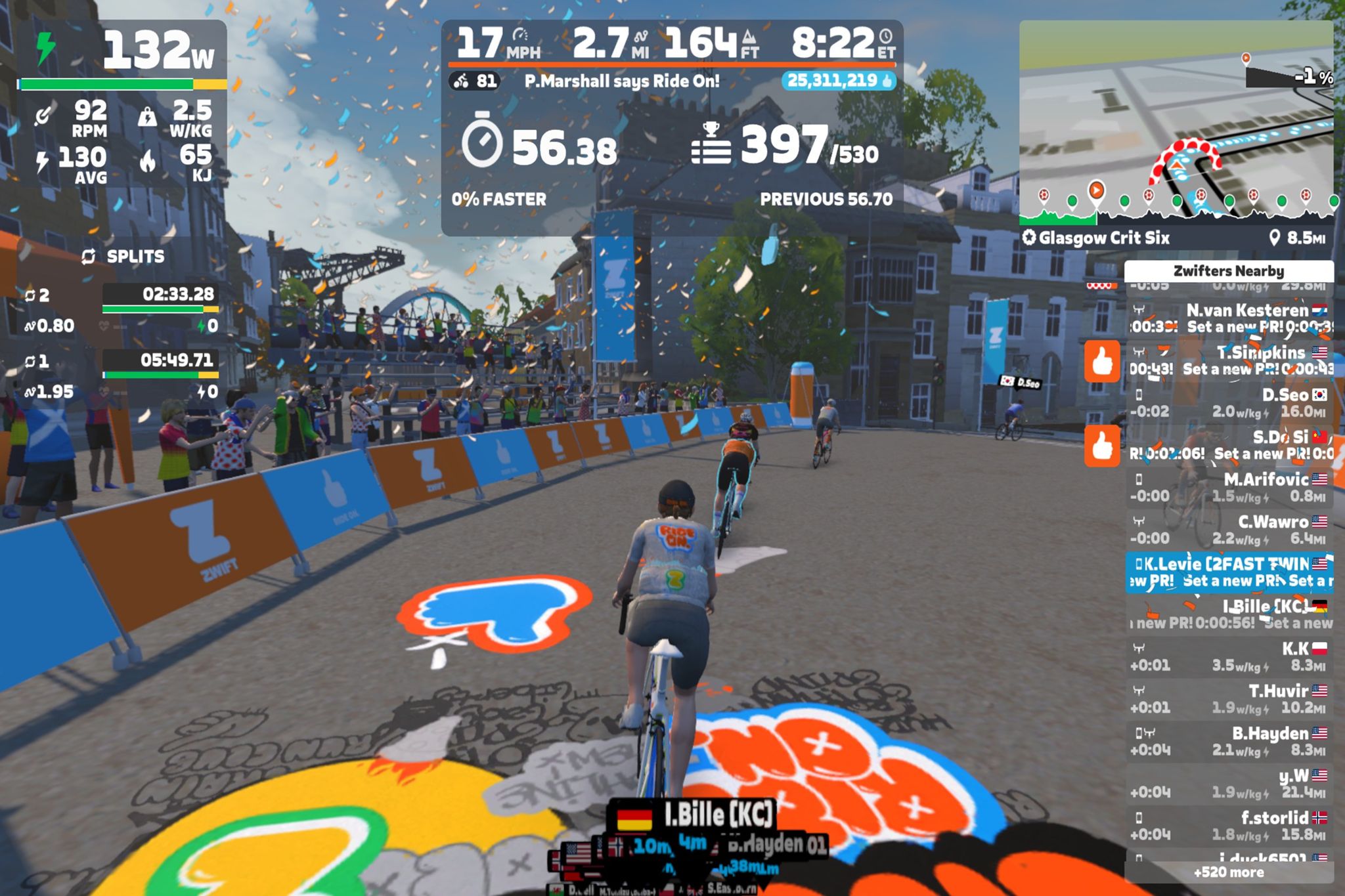Click the 25,311,219 Ride On counter
The width and height of the screenshot is (1345, 896).
(x=839, y=81)
